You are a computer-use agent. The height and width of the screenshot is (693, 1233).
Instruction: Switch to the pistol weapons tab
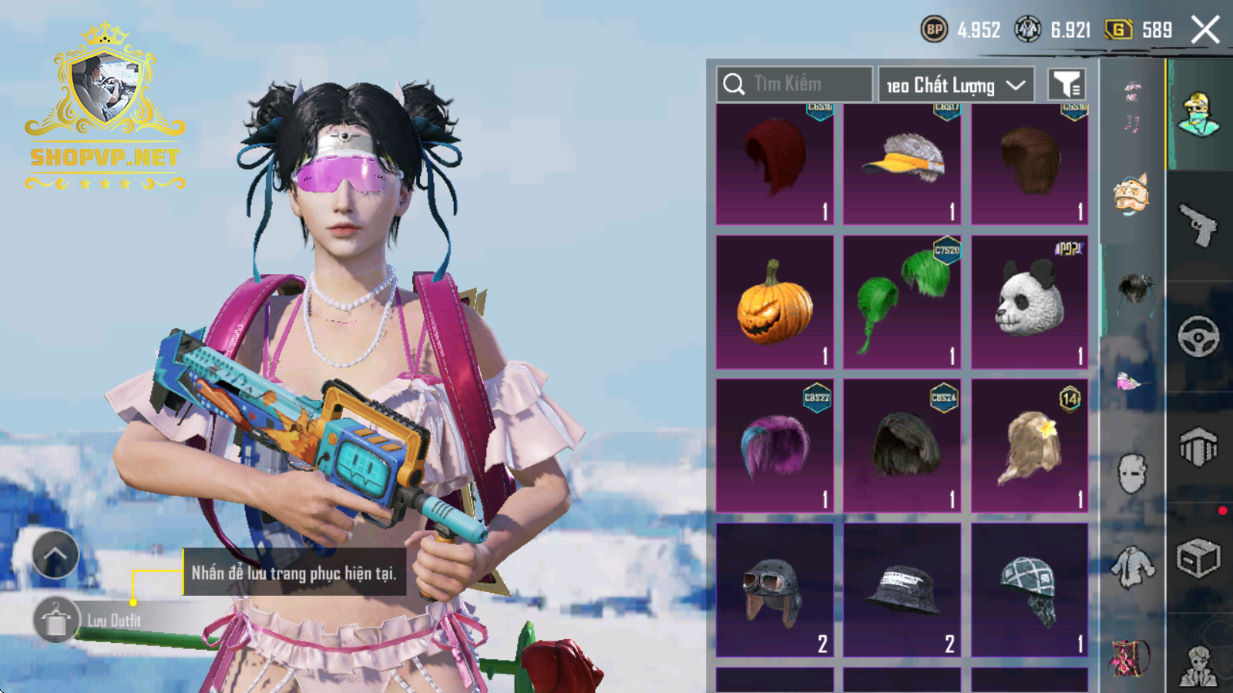pyautogui.click(x=1198, y=225)
